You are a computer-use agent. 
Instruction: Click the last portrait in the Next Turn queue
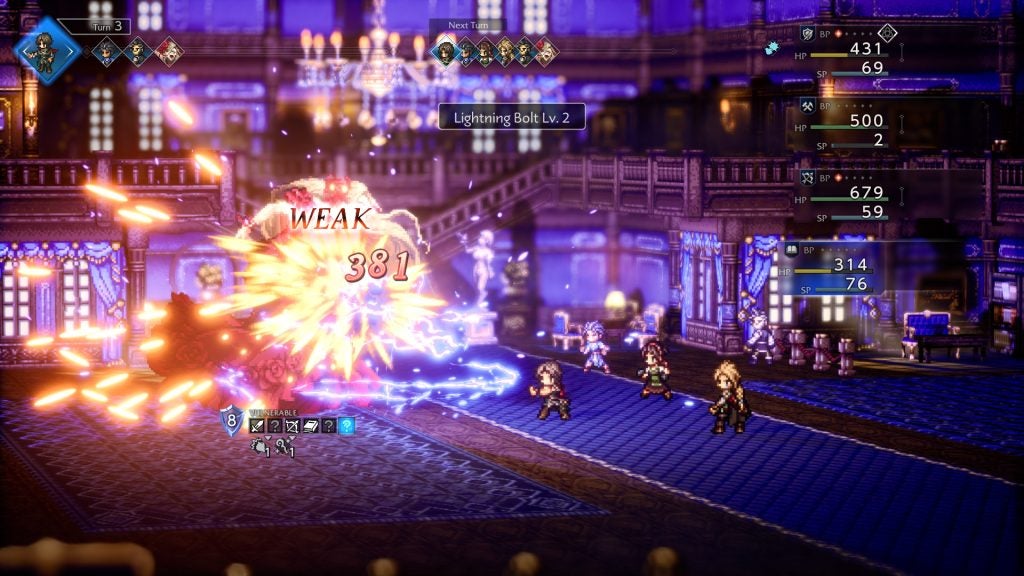[545, 52]
